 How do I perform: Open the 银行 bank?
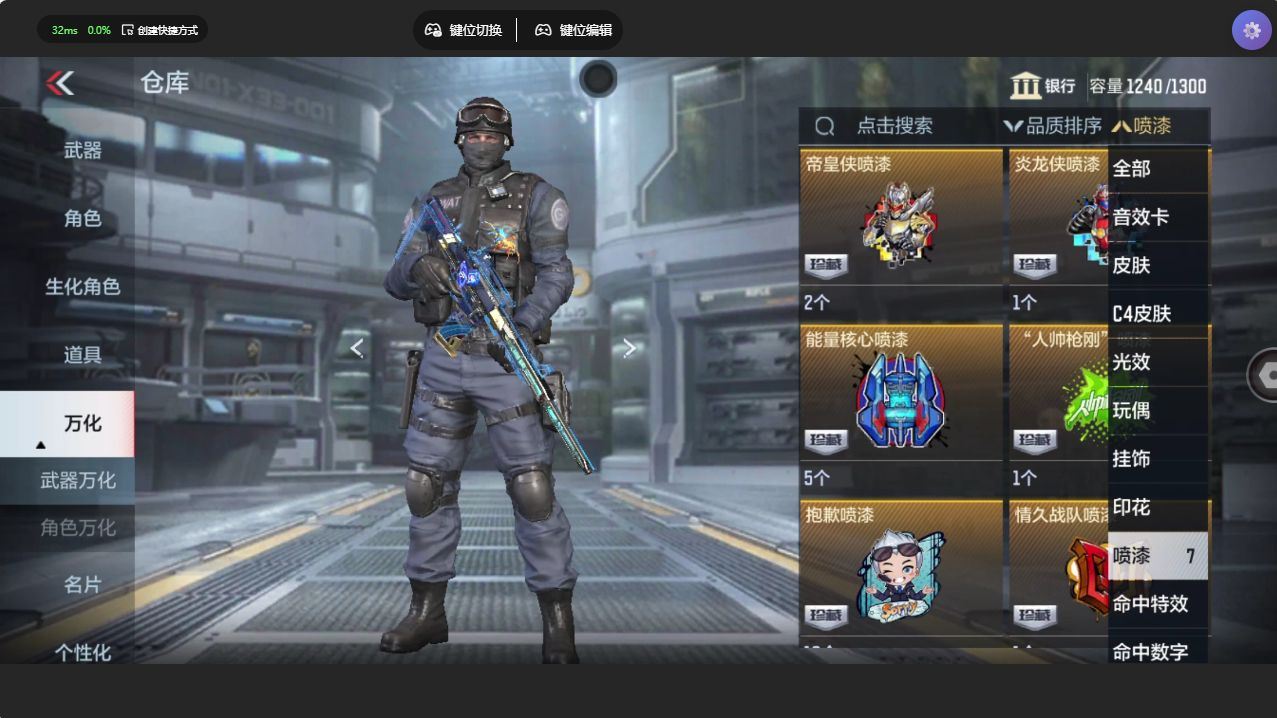point(1043,86)
